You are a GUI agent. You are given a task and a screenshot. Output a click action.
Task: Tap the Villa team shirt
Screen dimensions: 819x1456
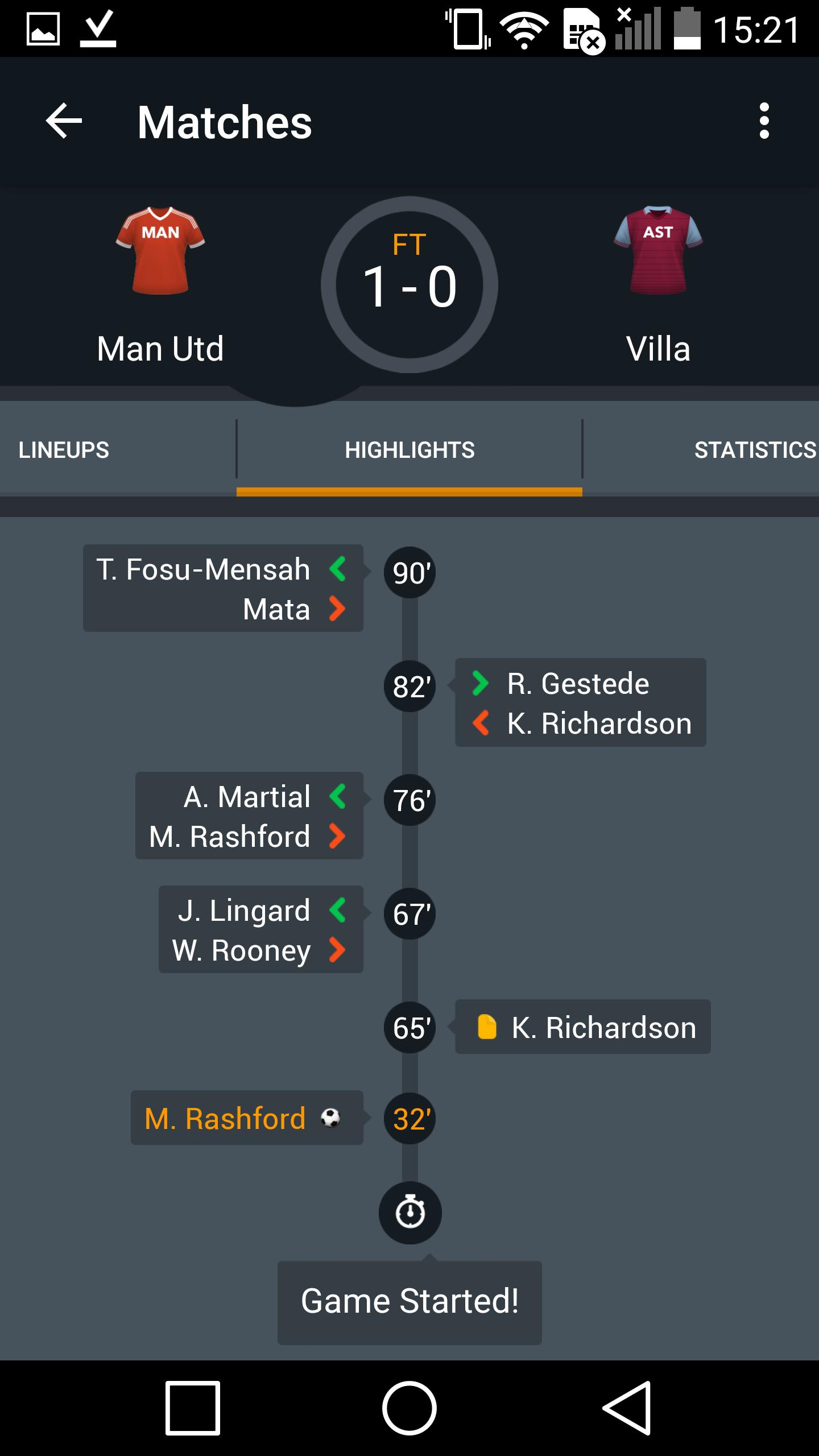pos(658,250)
